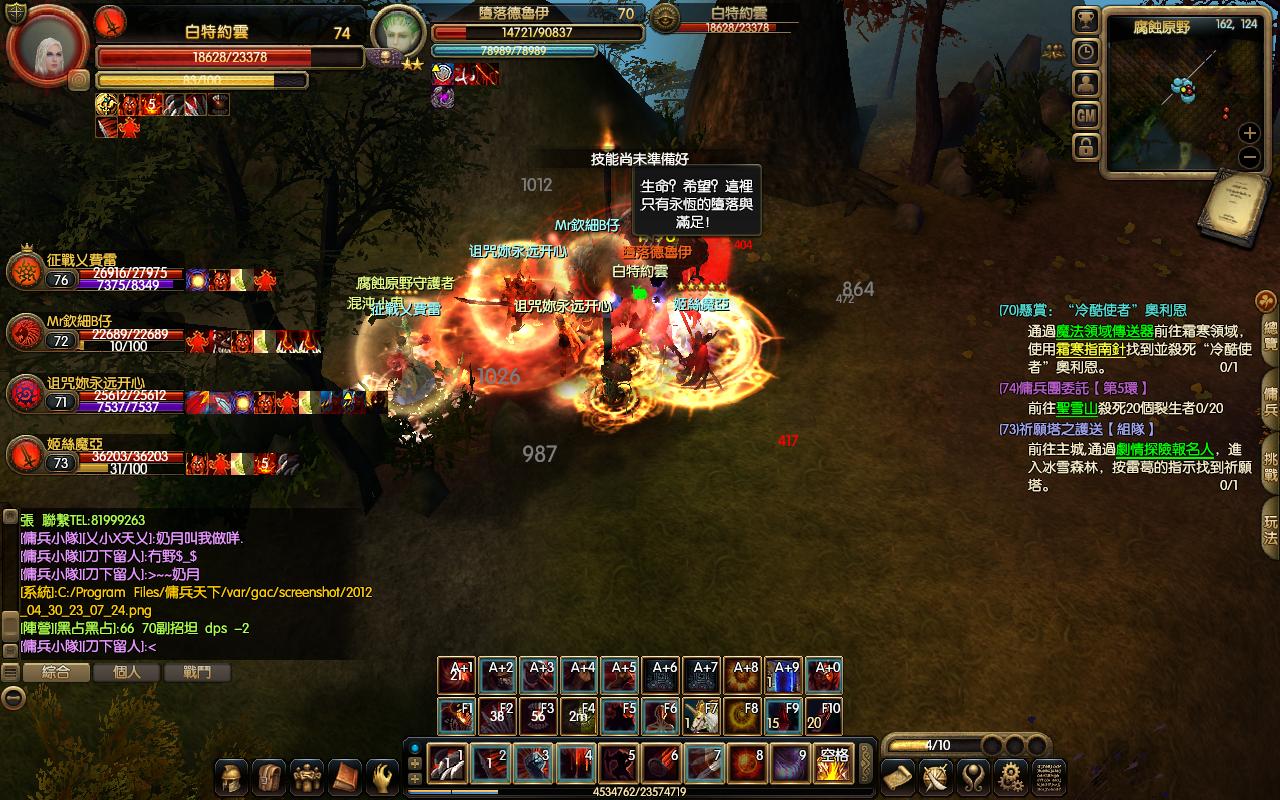Switch chat to the 個人 tab
The image size is (1280, 800).
[127, 672]
